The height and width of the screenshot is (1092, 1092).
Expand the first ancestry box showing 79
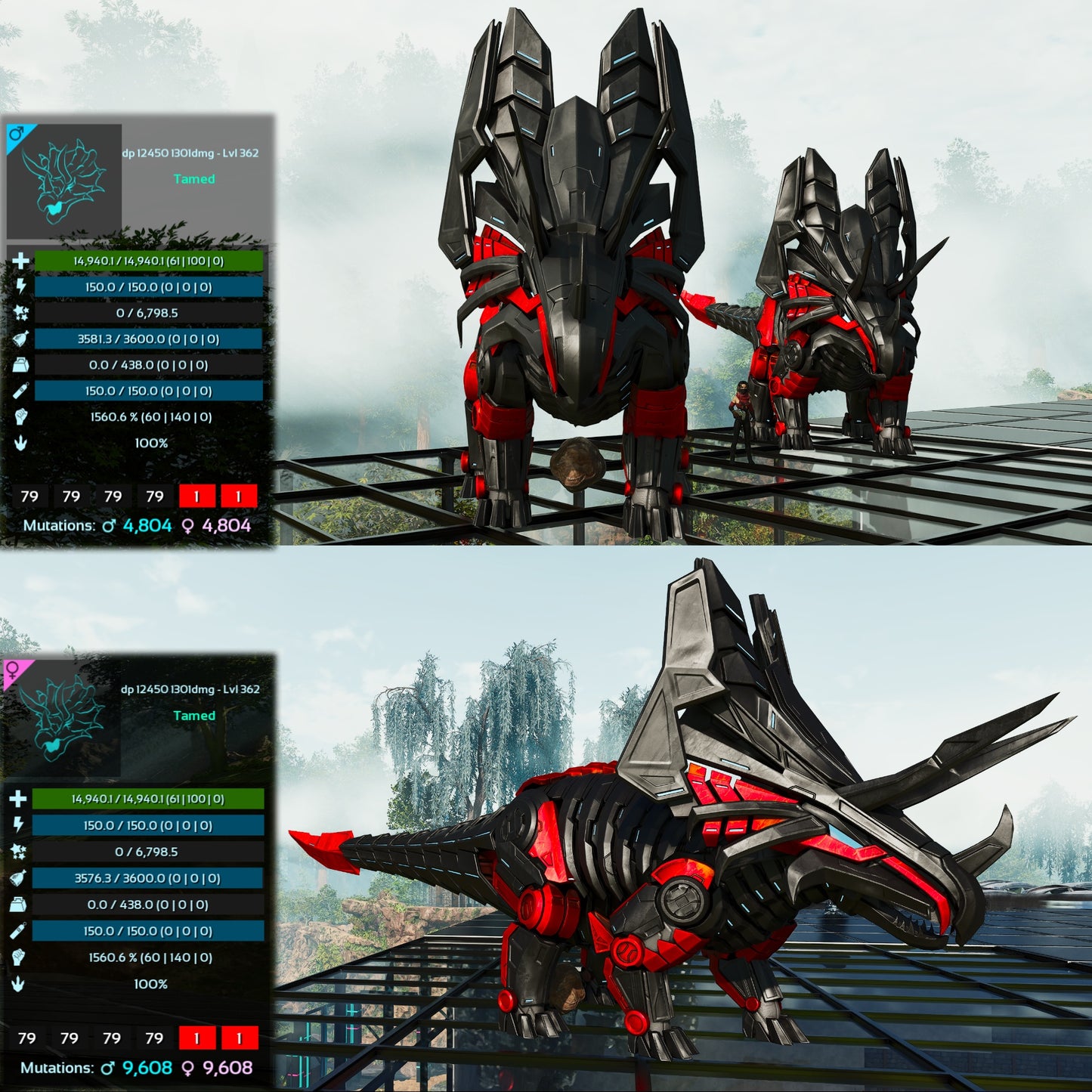click(29, 497)
